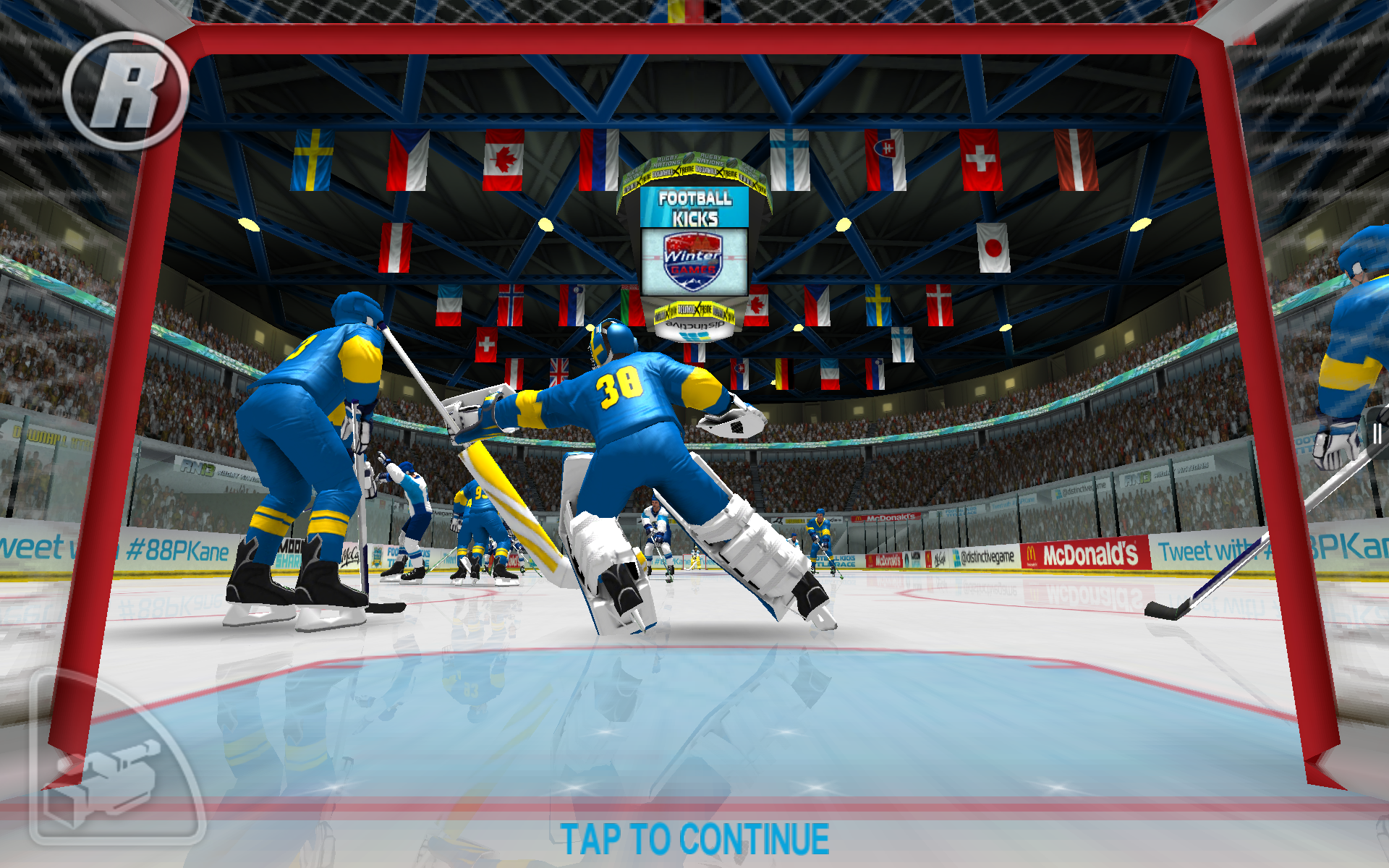The image size is (1389, 868).
Task: Tap the 'TAP TO CONTINUE' prompt
Action: pyautogui.click(x=694, y=839)
